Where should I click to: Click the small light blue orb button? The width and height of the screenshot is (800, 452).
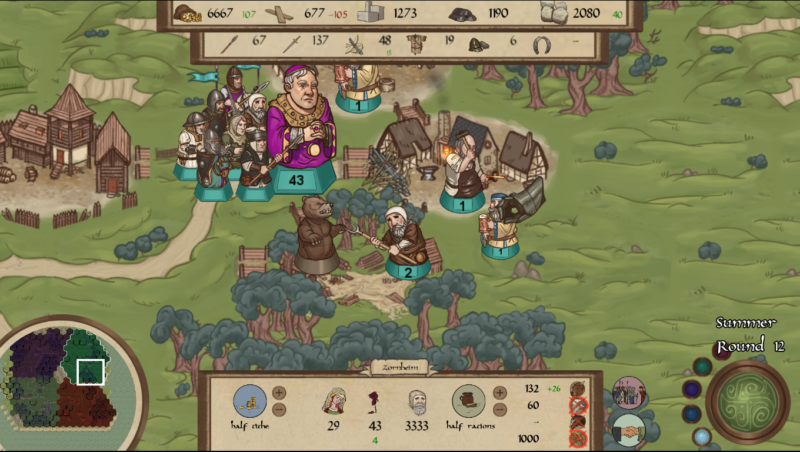(702, 436)
